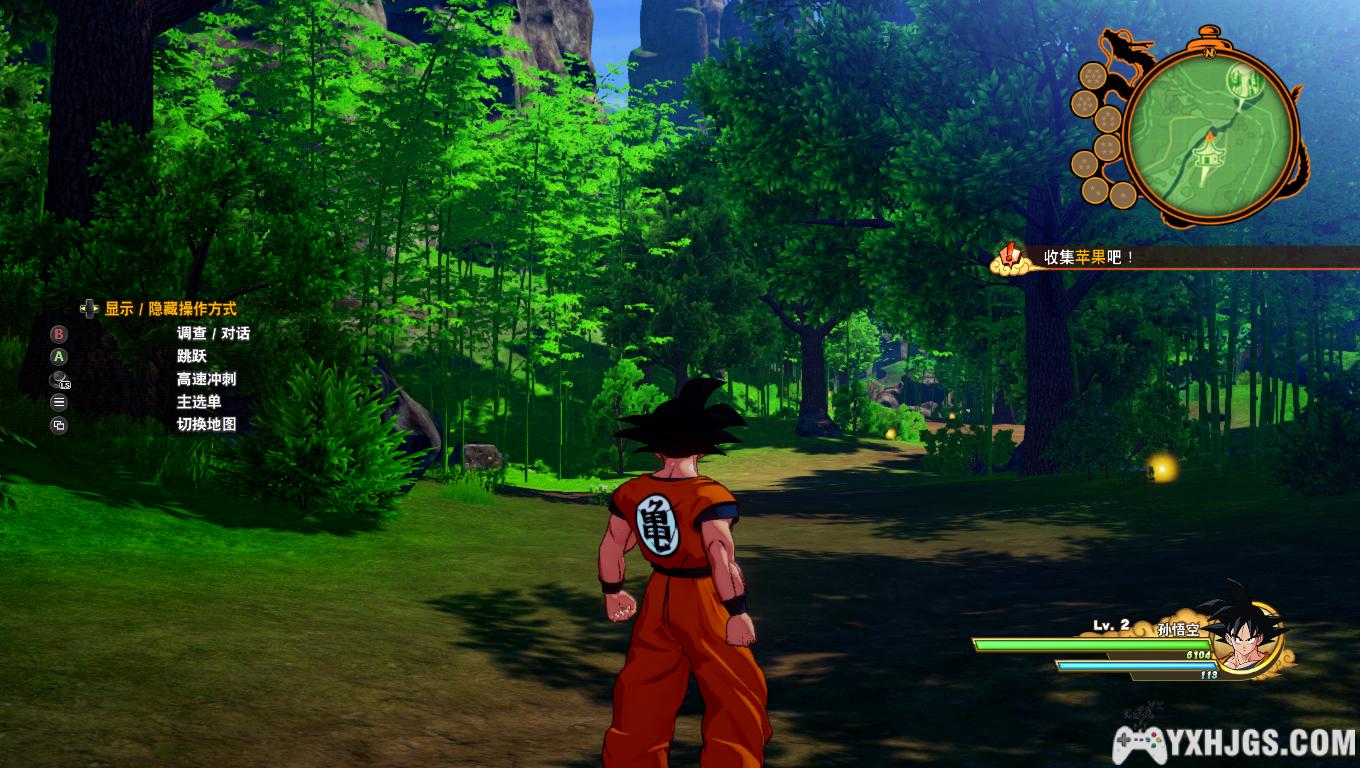Select the apple-collecting quest objective banner
The width and height of the screenshot is (1360, 768).
click(x=1090, y=257)
